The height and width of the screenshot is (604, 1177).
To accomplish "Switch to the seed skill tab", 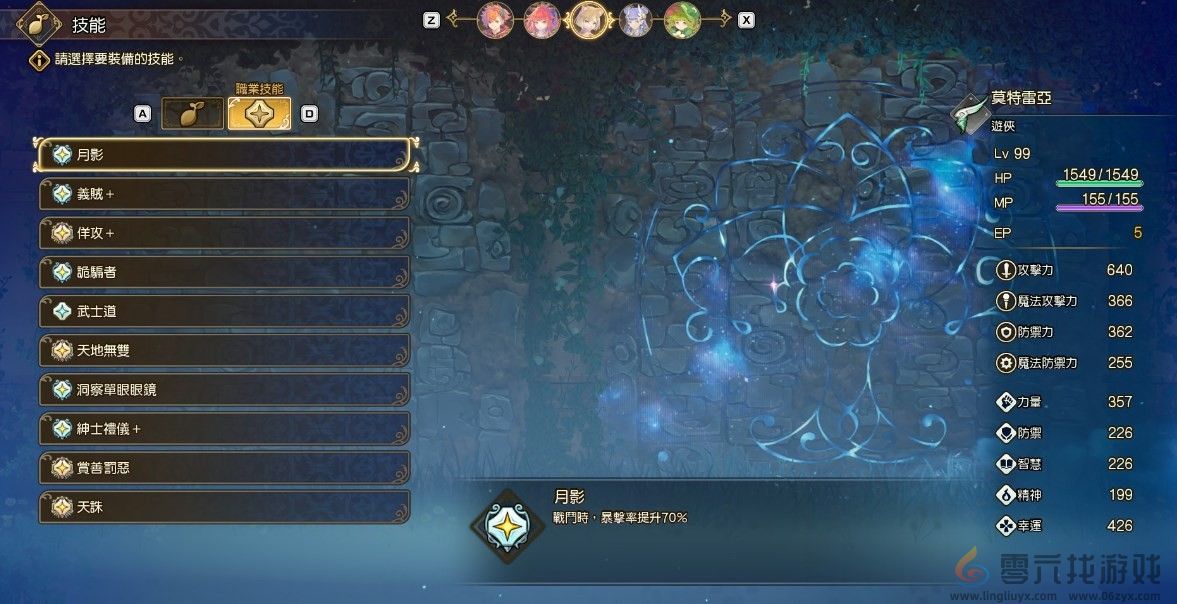I will click(192, 114).
